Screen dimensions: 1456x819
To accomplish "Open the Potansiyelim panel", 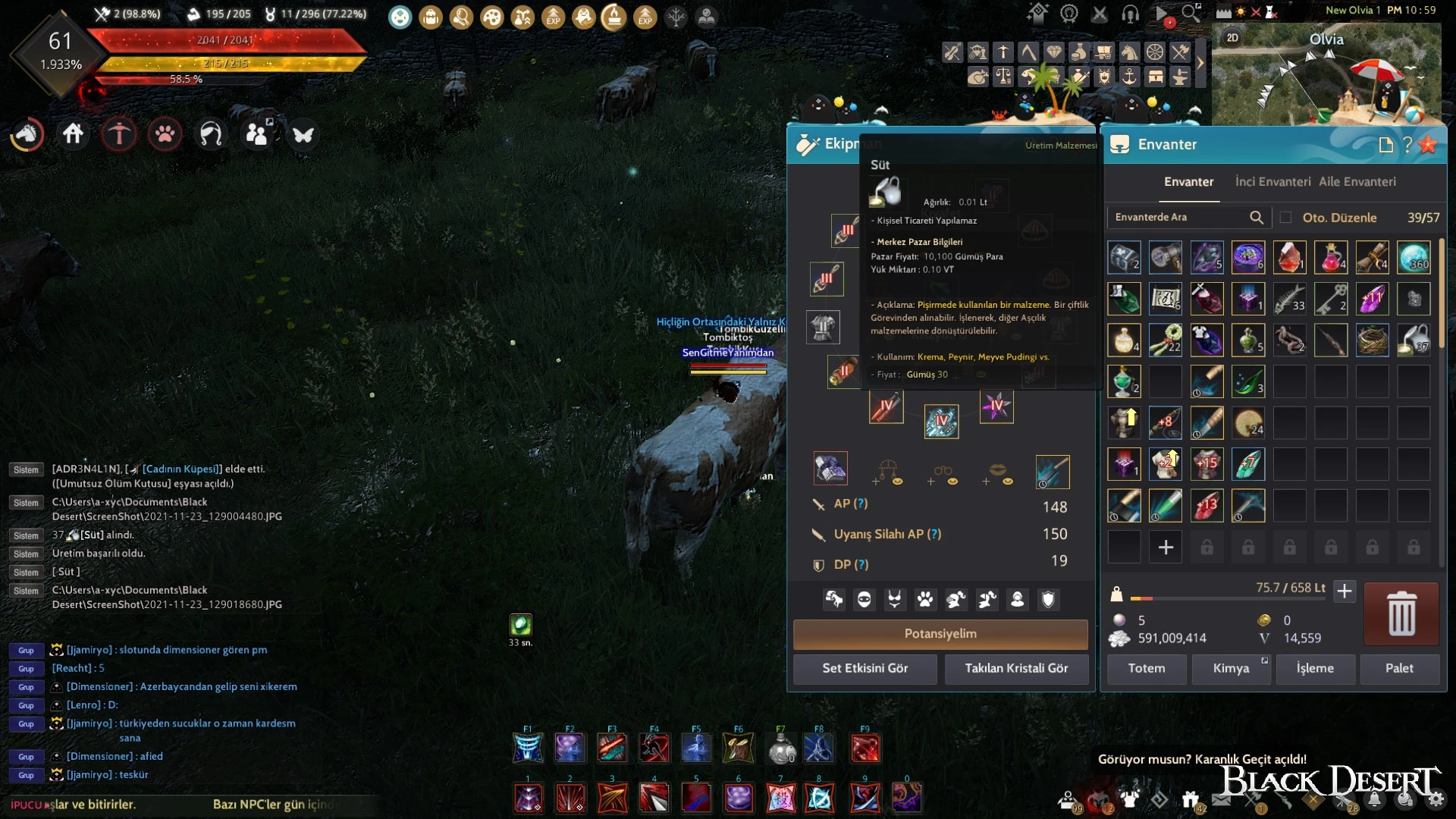I will click(940, 634).
